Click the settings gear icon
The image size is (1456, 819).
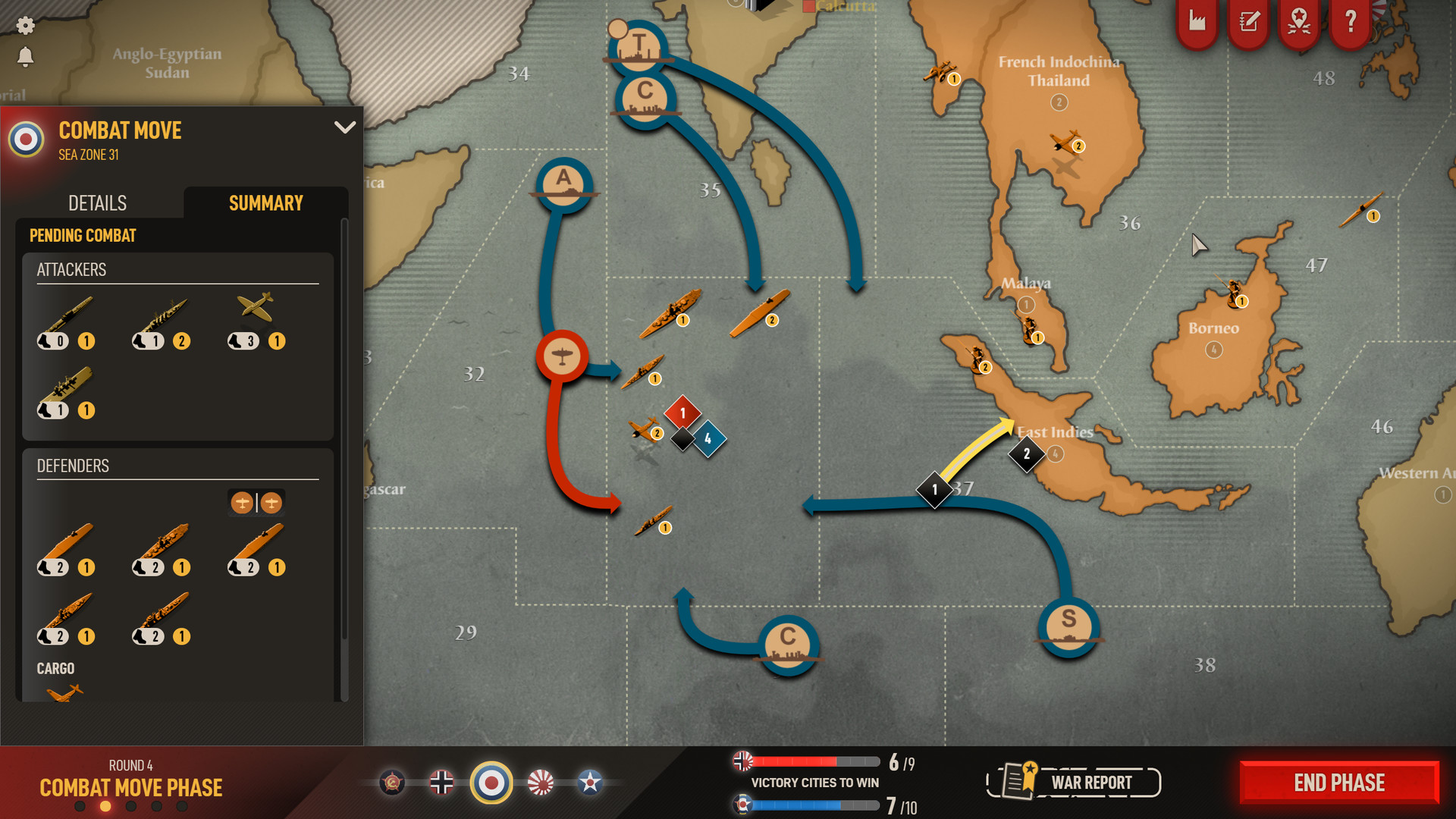point(27,26)
